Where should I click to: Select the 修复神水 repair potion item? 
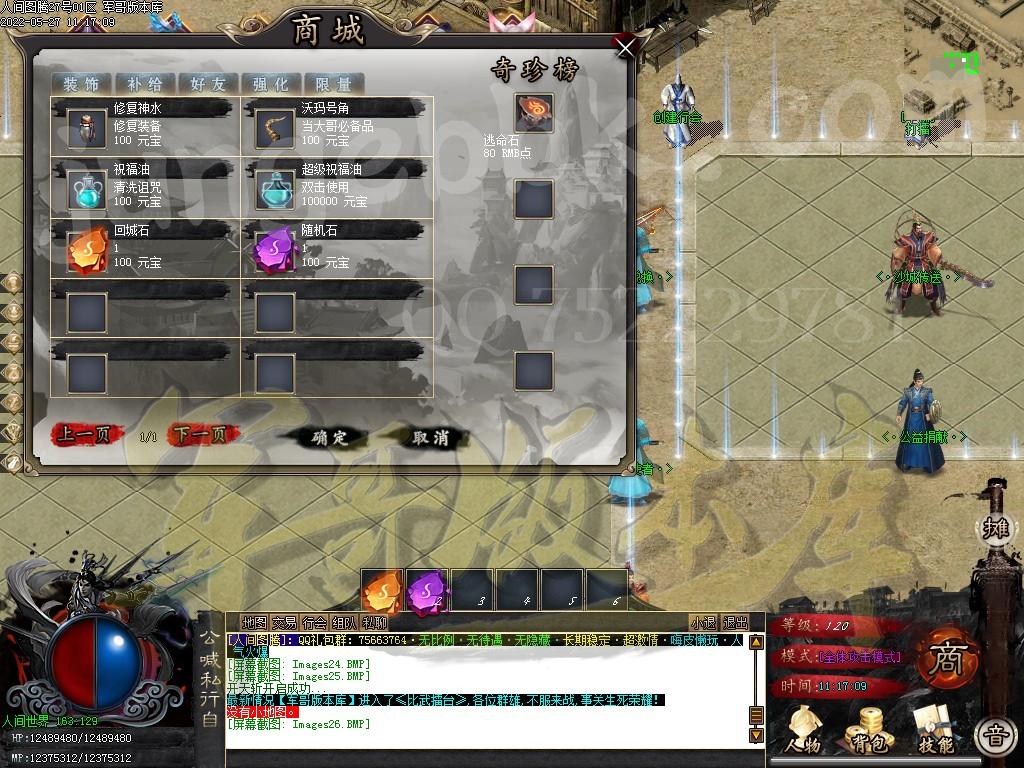(x=87, y=127)
